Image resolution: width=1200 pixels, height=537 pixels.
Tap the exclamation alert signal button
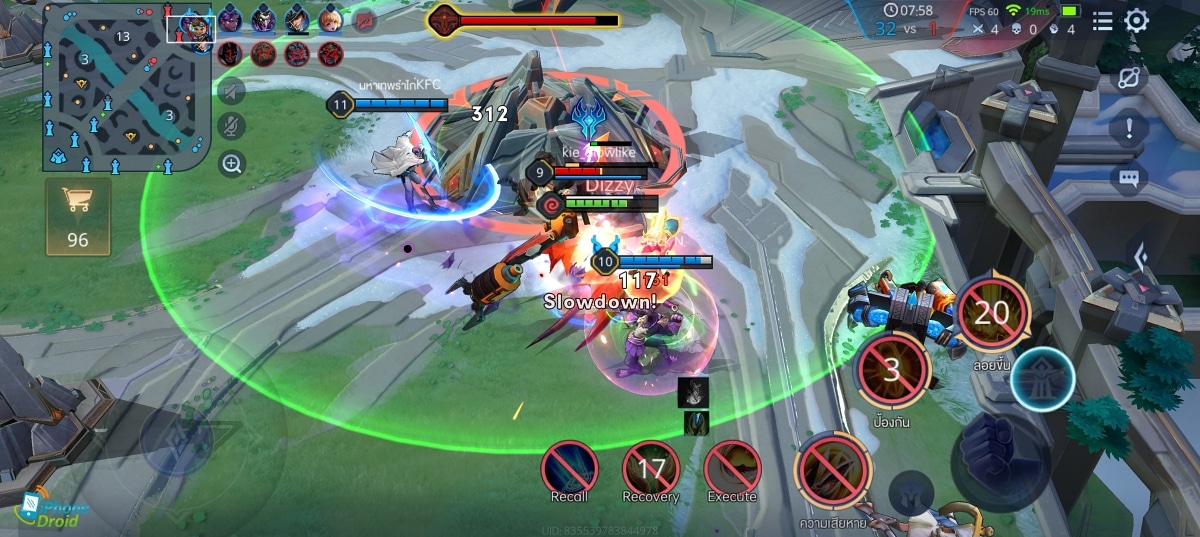point(1129,128)
